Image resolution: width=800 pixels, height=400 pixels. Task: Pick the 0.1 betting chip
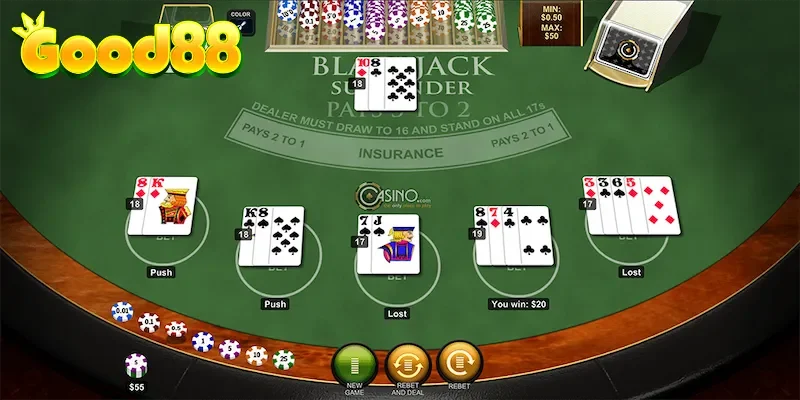pos(149,322)
